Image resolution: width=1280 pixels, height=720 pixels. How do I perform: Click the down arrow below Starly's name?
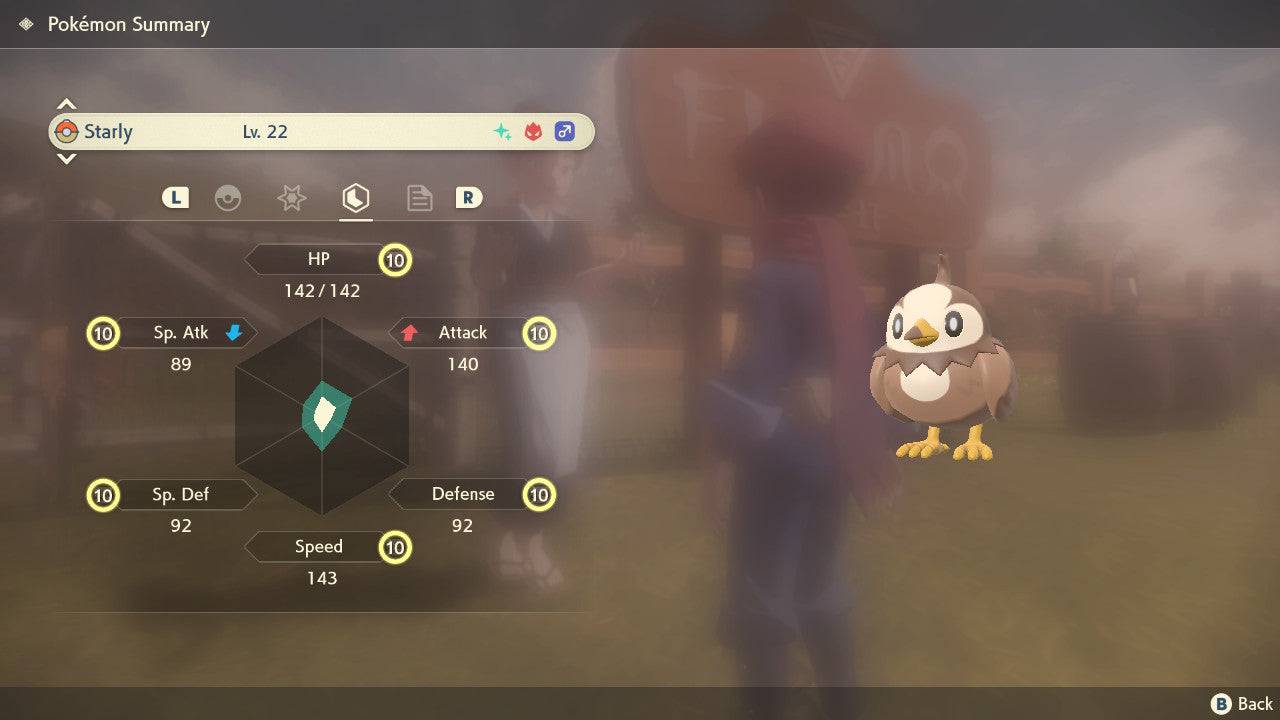pyautogui.click(x=66, y=159)
